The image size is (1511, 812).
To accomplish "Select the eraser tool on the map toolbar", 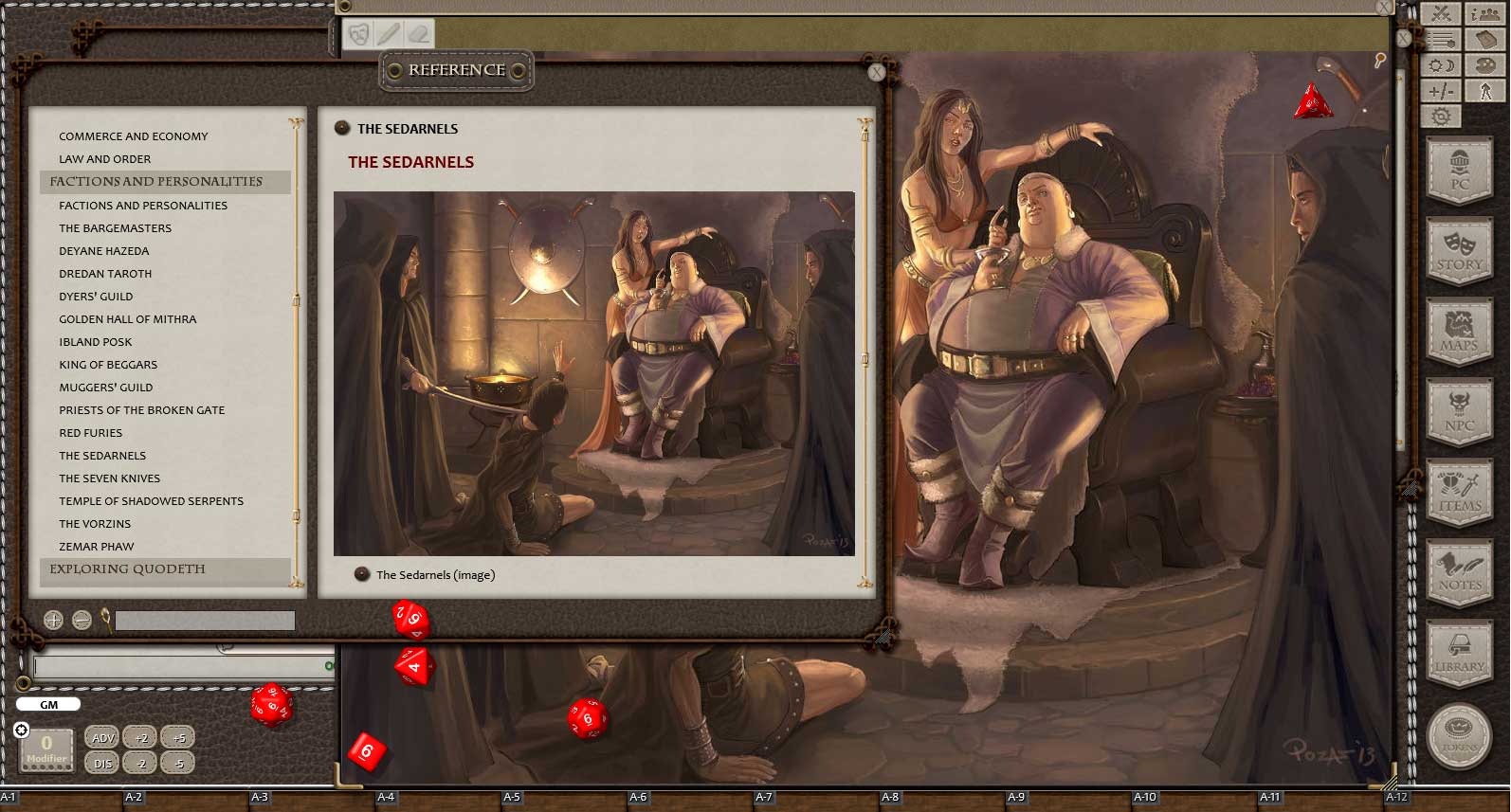I will coord(417,33).
